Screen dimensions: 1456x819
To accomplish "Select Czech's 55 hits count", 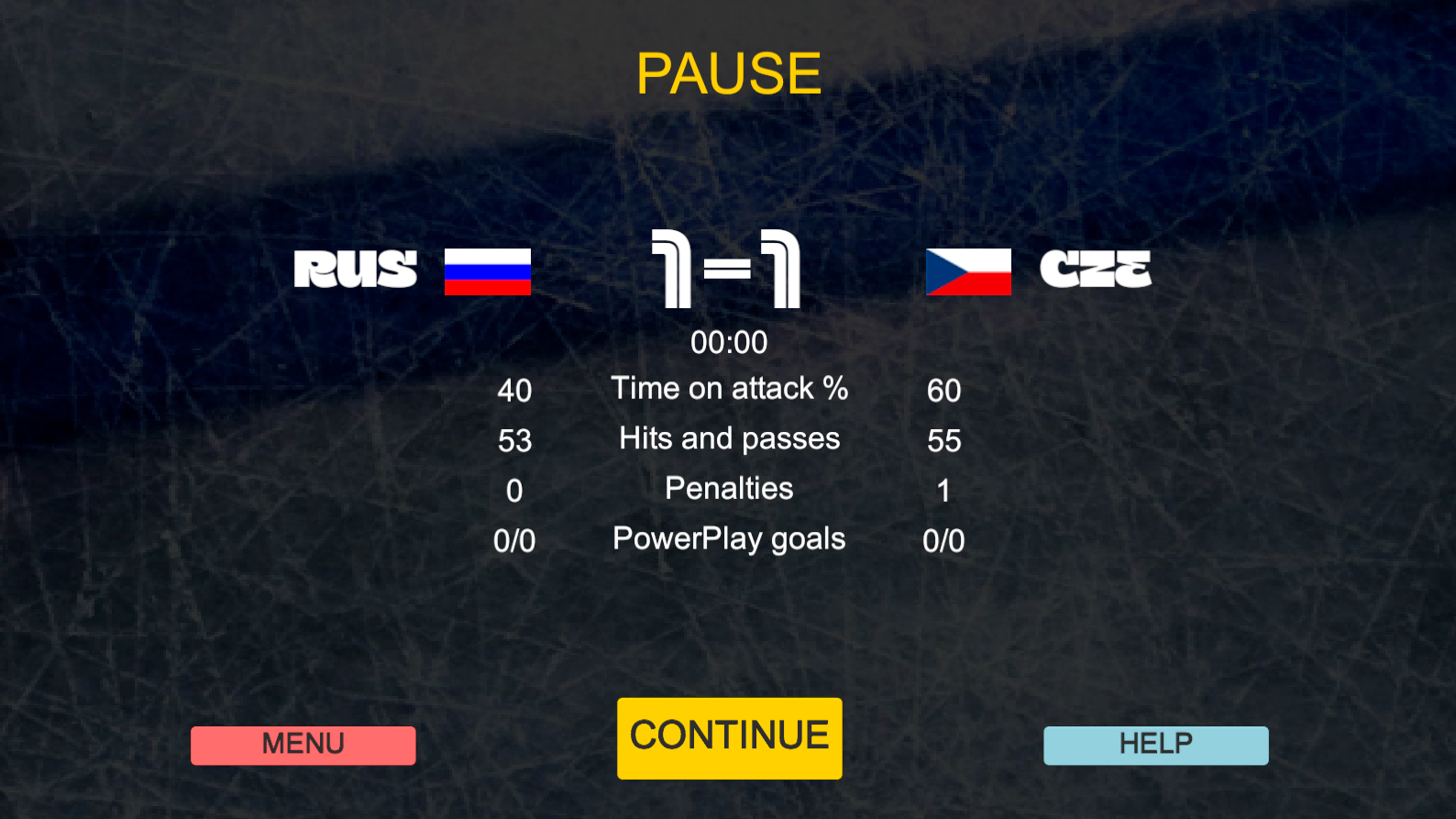I will pos(944,441).
